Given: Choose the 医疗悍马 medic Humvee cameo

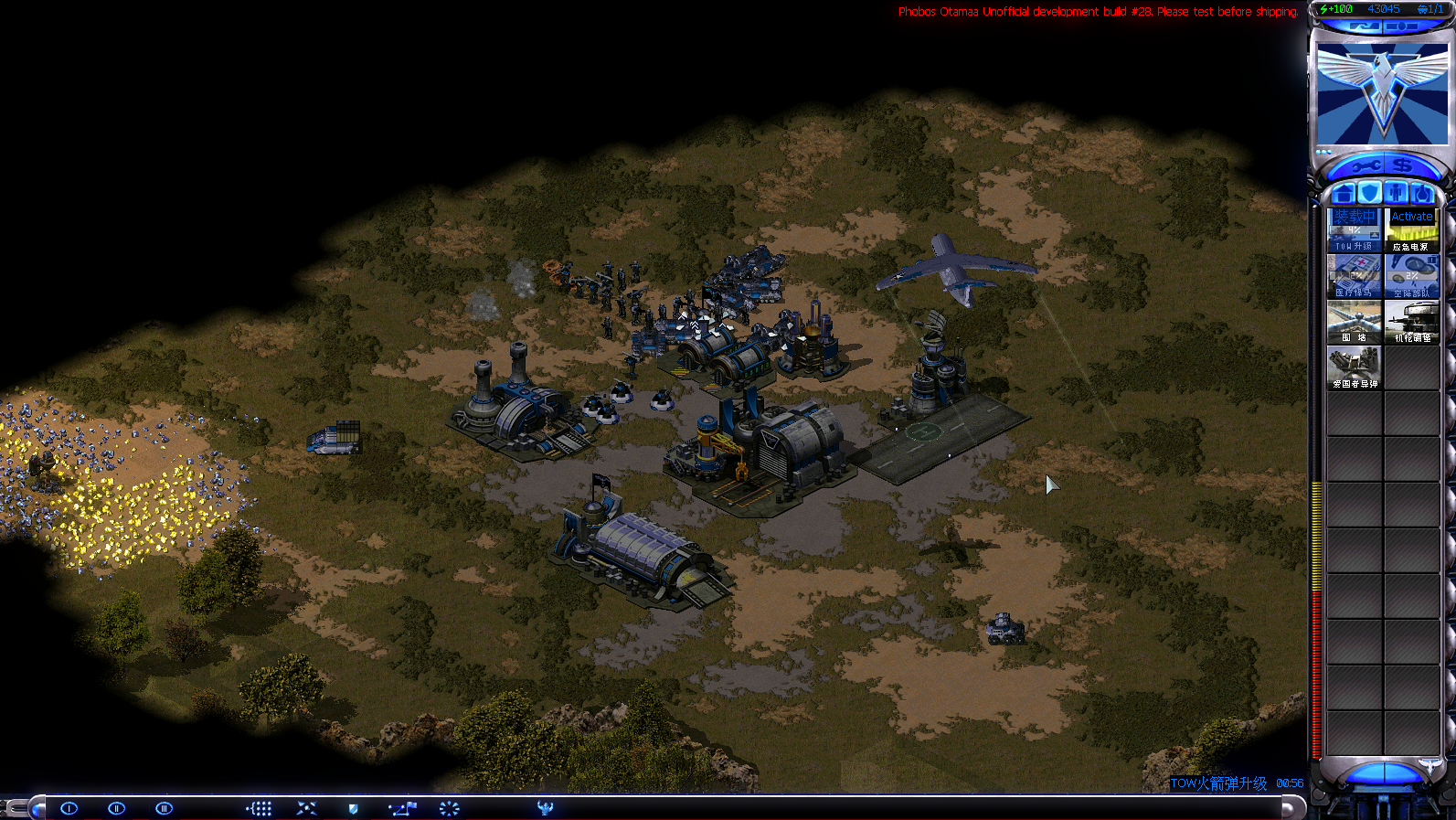Looking at the screenshot, I should pos(1354,275).
